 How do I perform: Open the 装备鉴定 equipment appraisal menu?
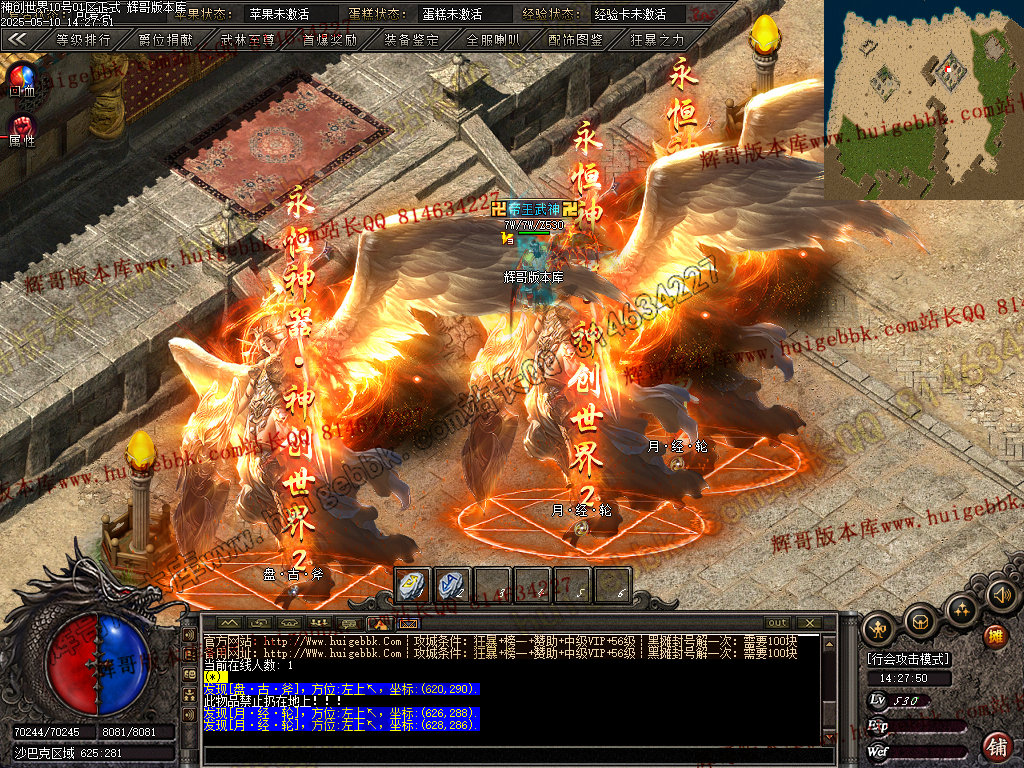412,40
